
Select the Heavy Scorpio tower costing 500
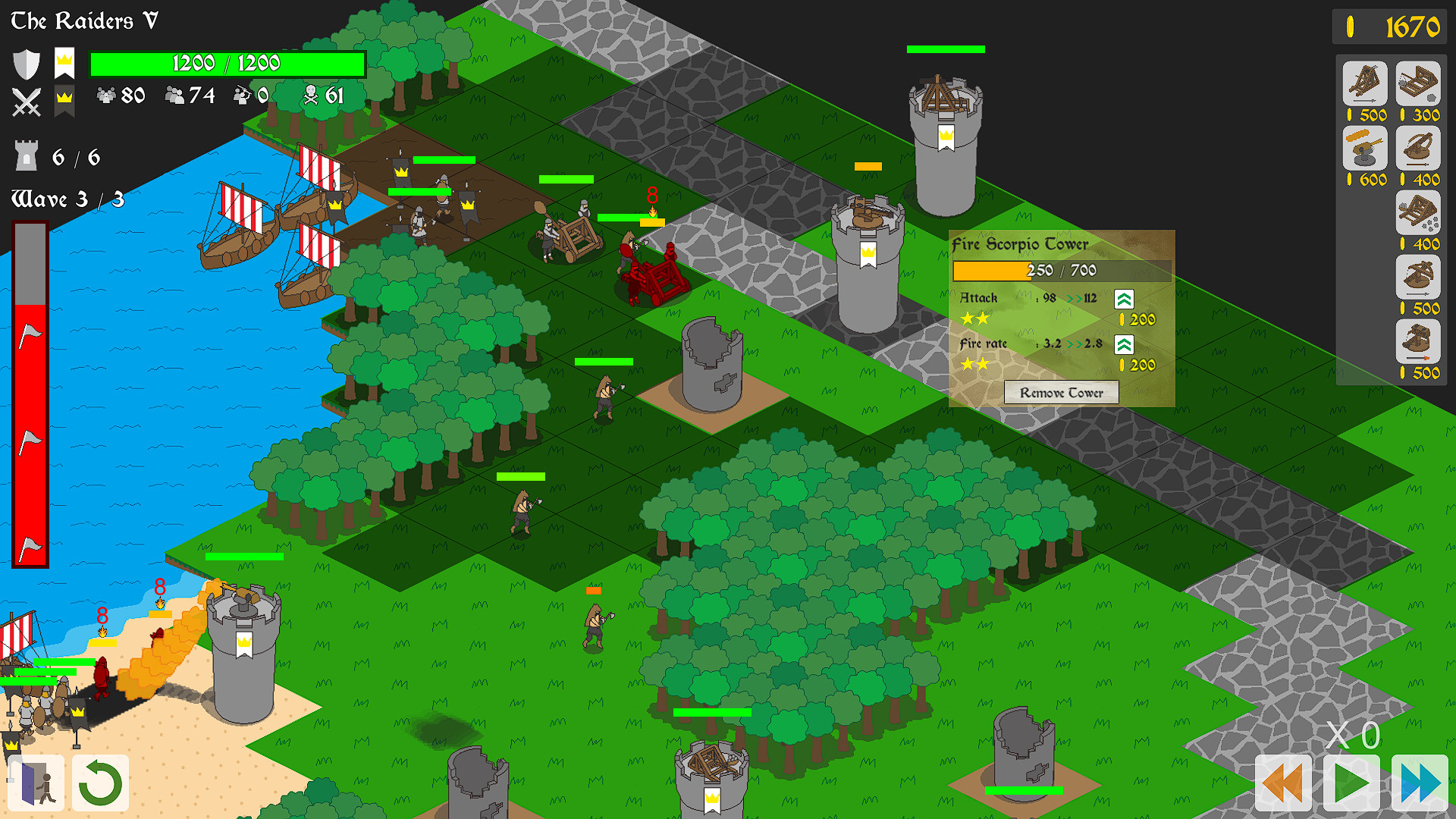point(1417,279)
